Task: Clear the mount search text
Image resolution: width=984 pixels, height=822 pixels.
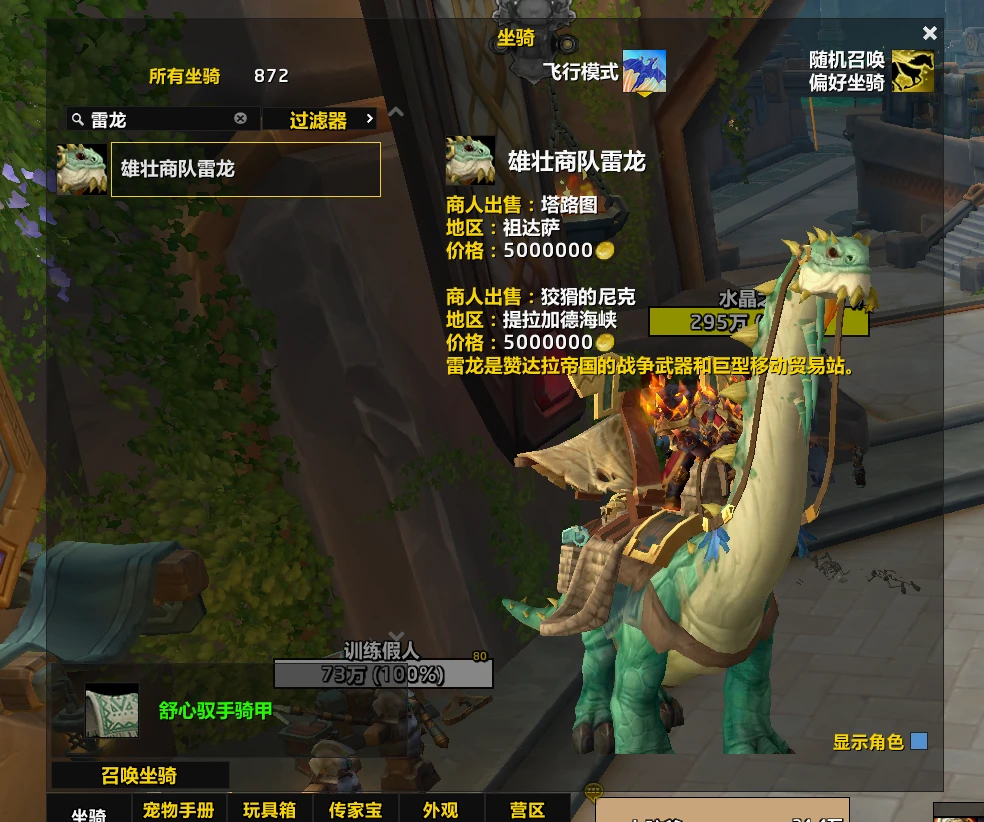Action: click(x=240, y=118)
